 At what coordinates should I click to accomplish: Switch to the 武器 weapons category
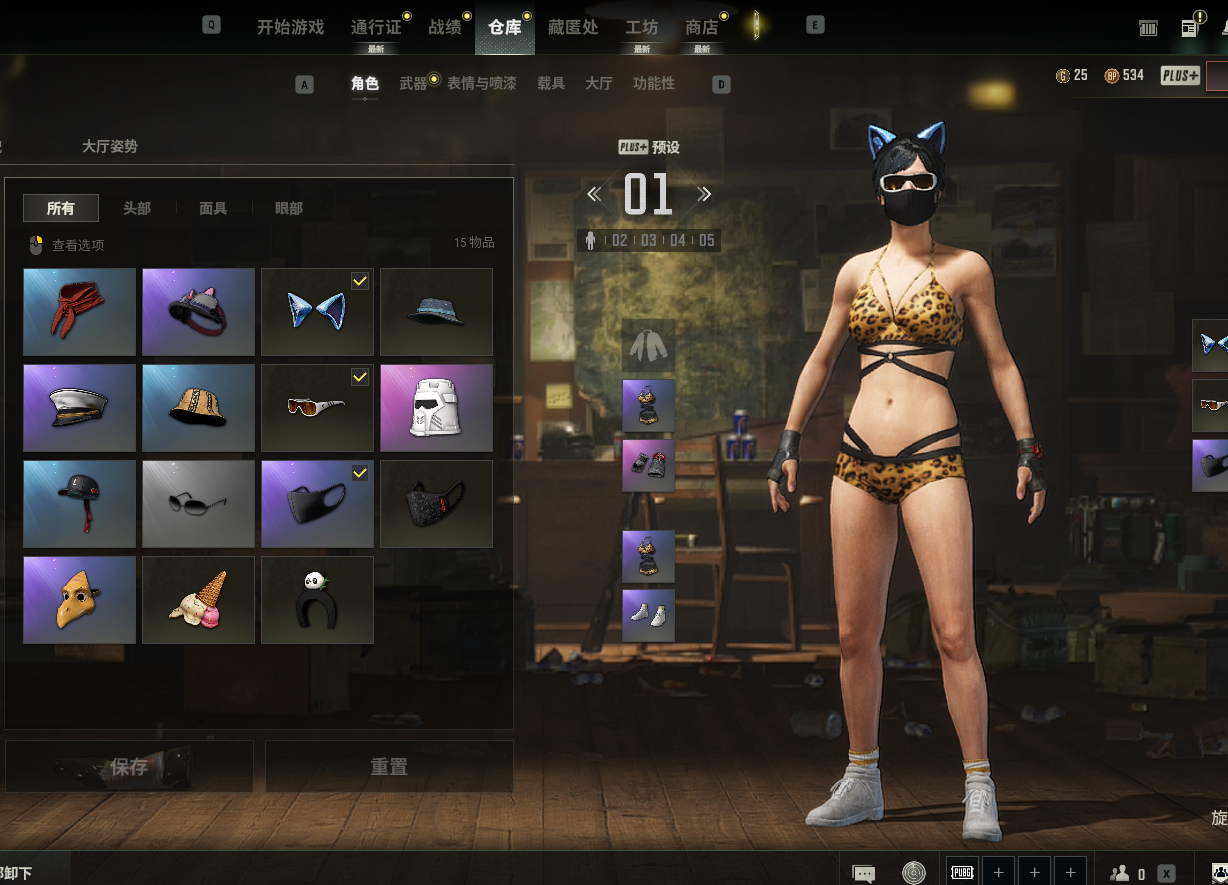click(x=413, y=84)
